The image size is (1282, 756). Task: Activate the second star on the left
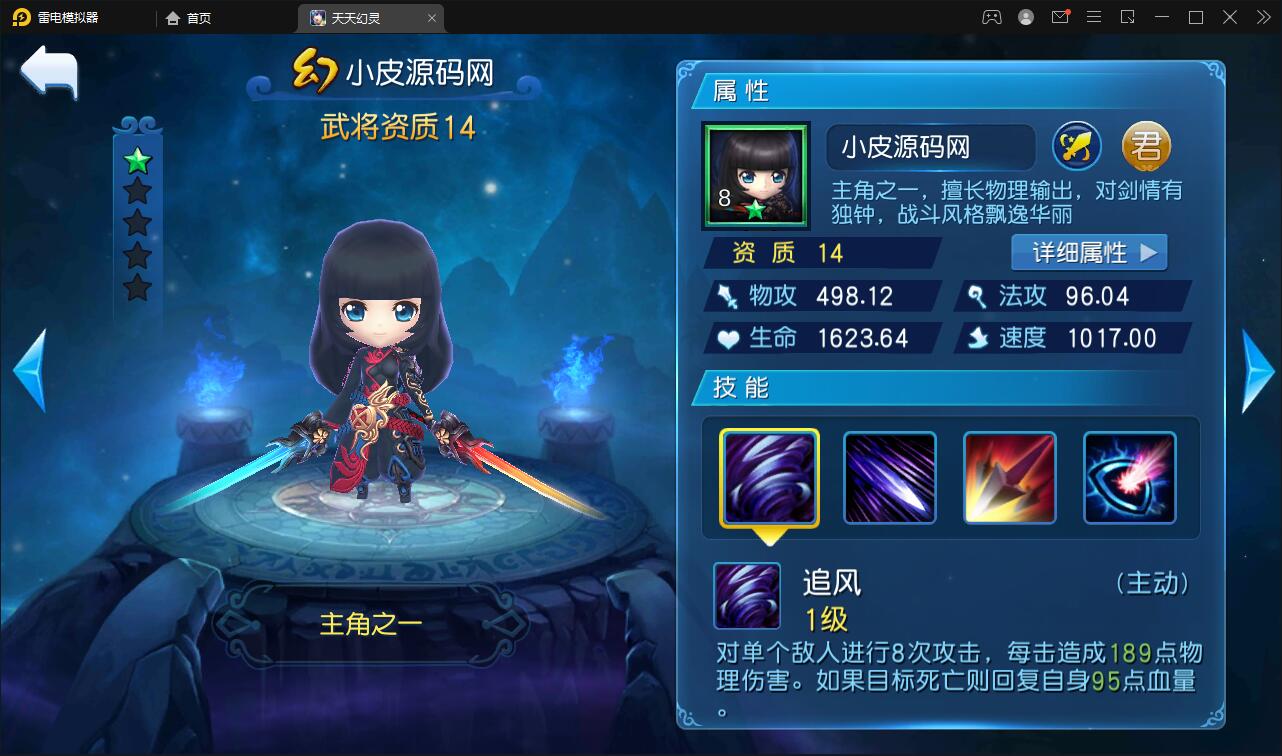[x=137, y=189]
